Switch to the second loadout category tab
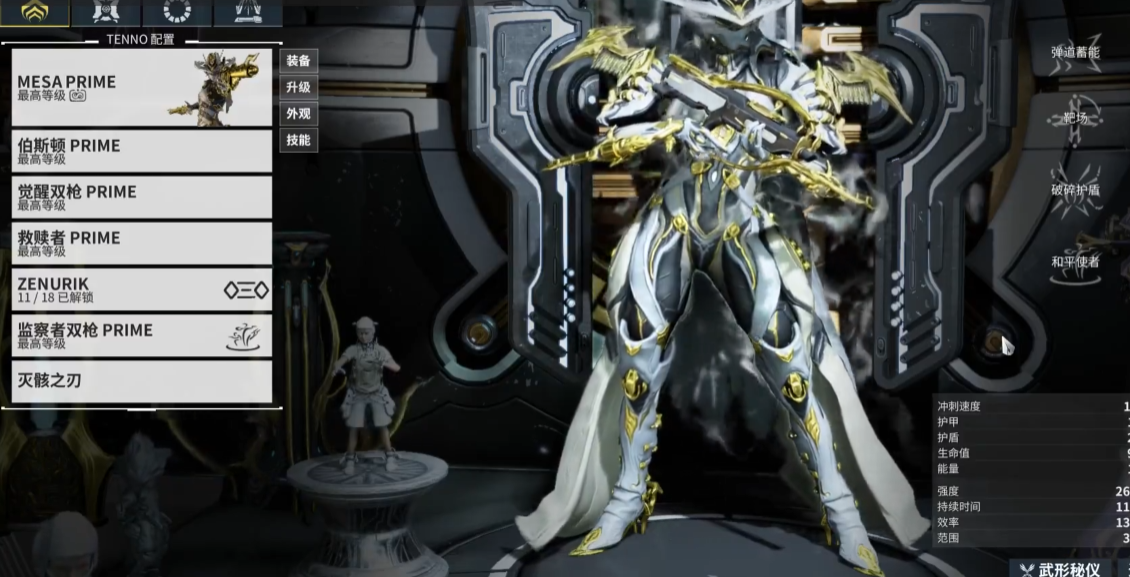This screenshot has height=577, width=1130. [106, 12]
